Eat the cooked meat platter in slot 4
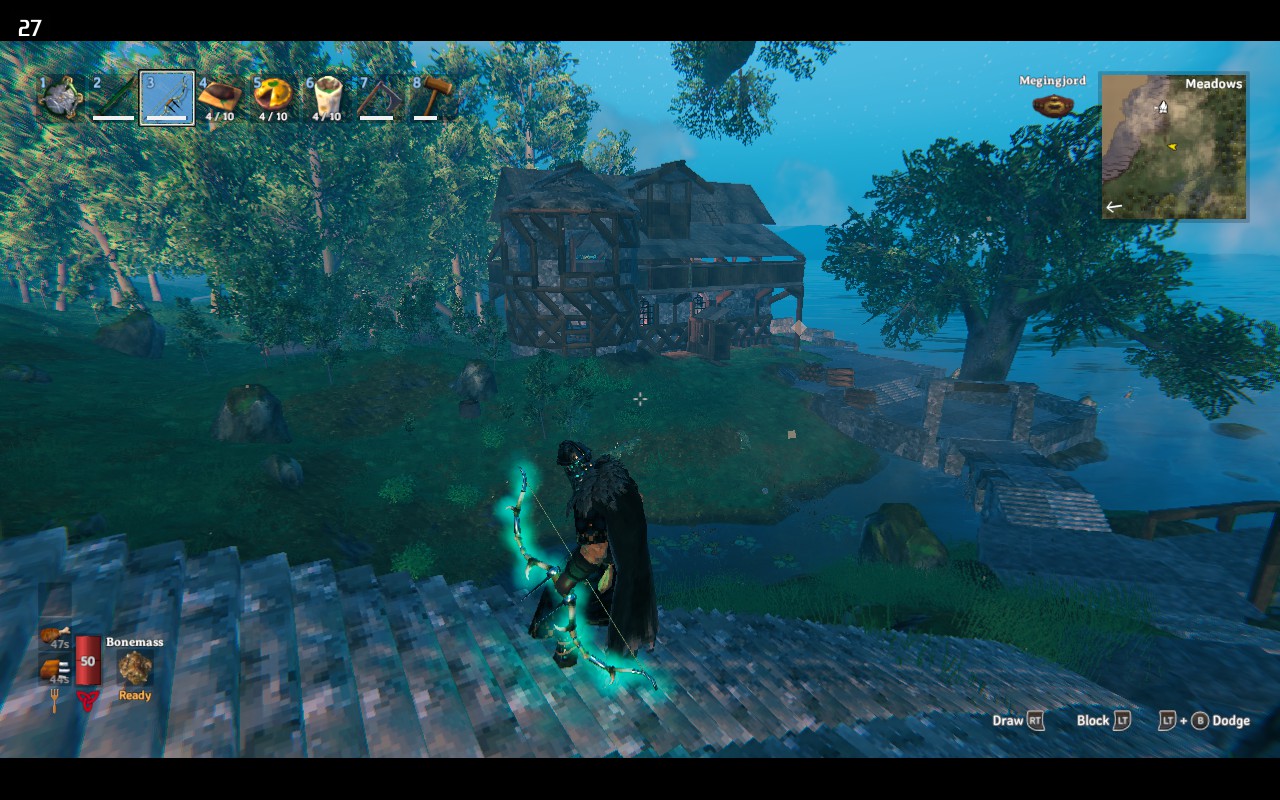 (220, 97)
